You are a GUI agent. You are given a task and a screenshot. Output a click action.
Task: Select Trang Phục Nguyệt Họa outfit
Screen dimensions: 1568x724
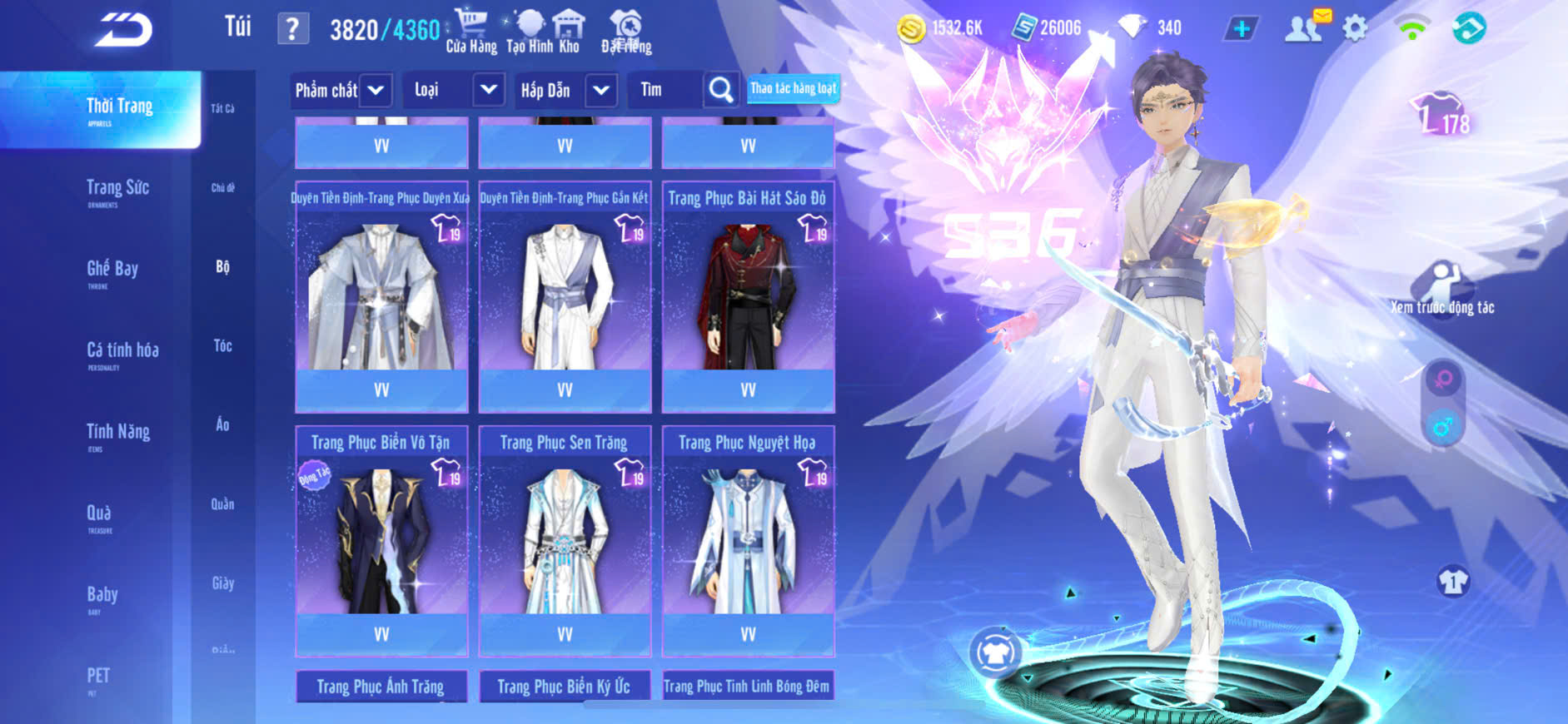click(748, 540)
